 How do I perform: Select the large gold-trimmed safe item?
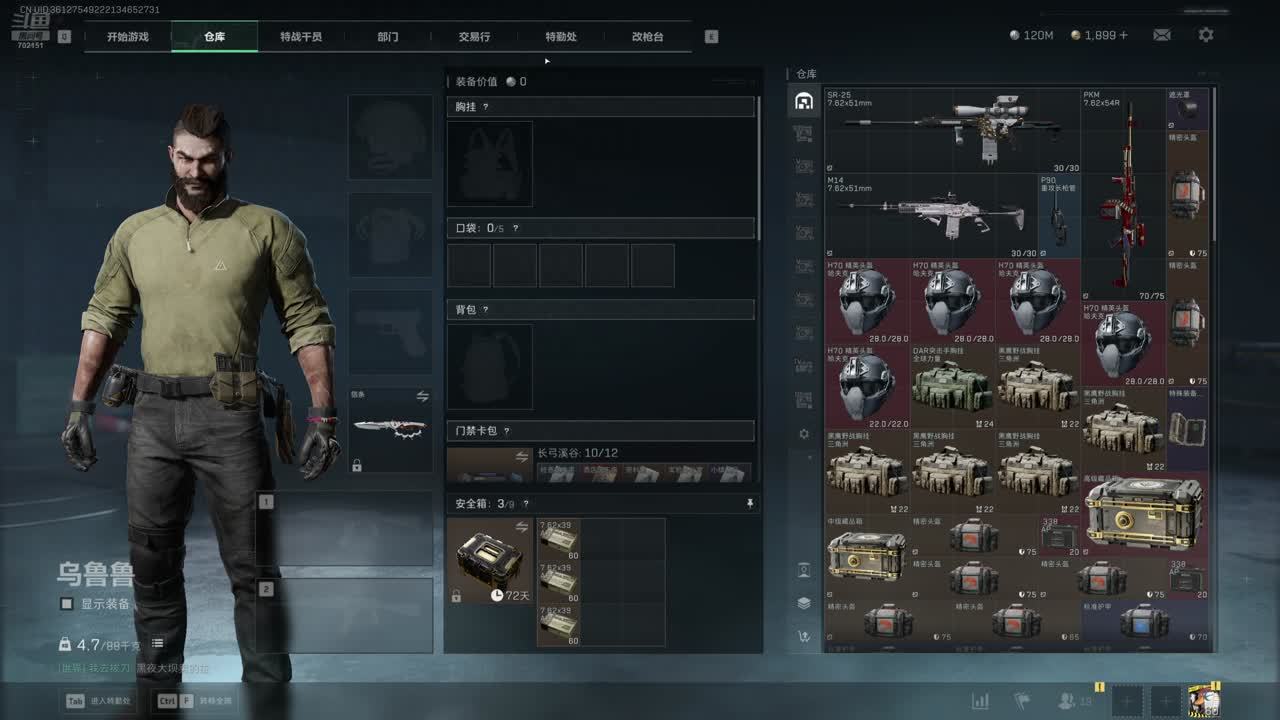click(x=1143, y=513)
